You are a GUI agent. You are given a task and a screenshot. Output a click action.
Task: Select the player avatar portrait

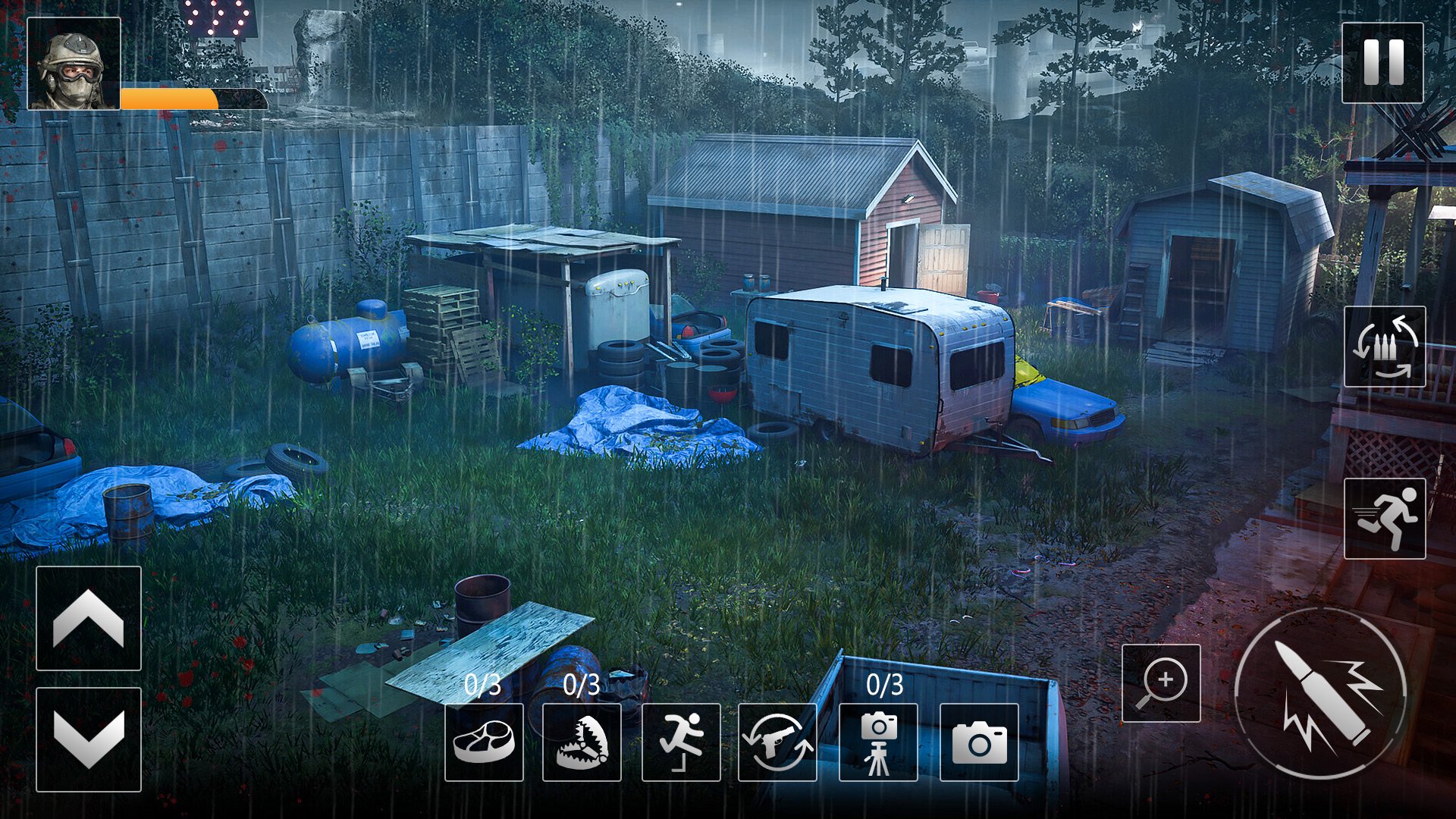coord(74,62)
